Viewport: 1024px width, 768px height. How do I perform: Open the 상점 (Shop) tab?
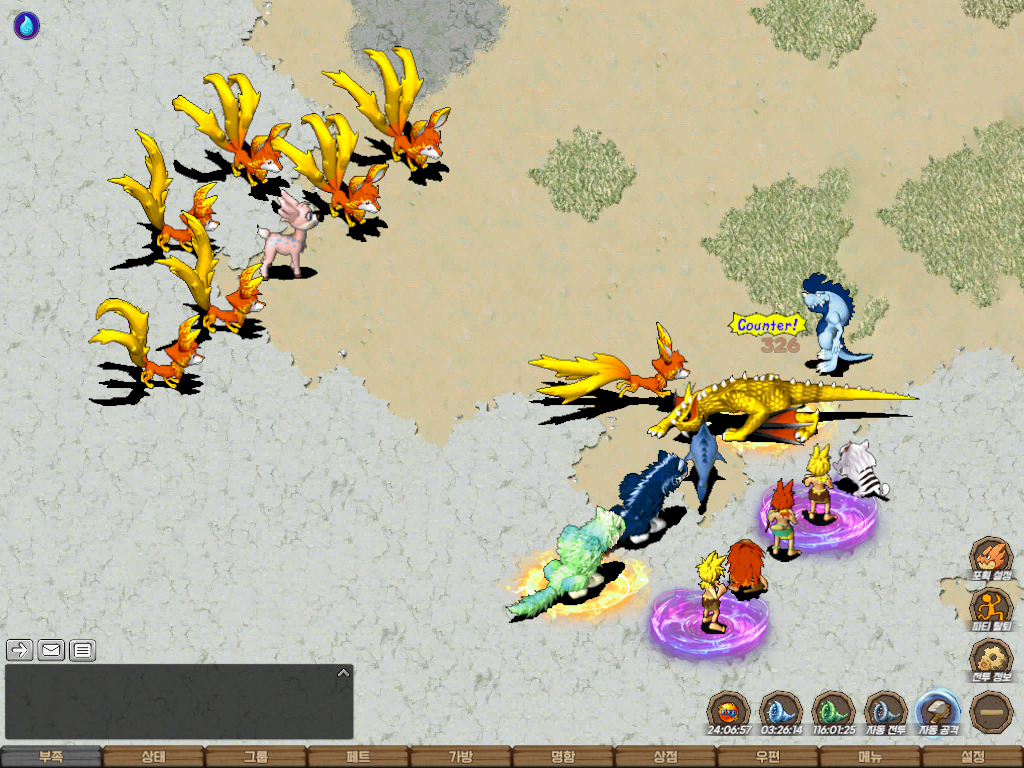coord(665,757)
